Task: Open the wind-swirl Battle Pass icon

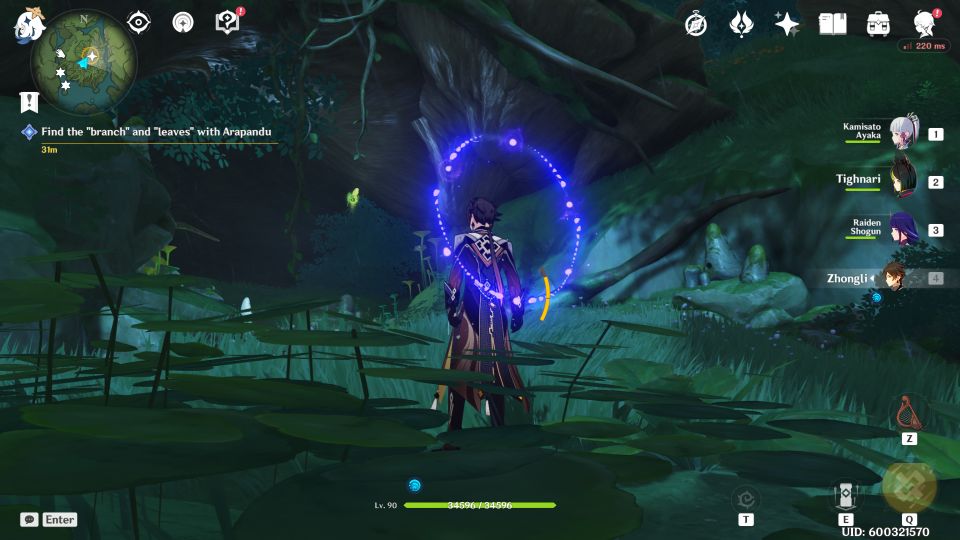Action: pyautogui.click(x=741, y=24)
